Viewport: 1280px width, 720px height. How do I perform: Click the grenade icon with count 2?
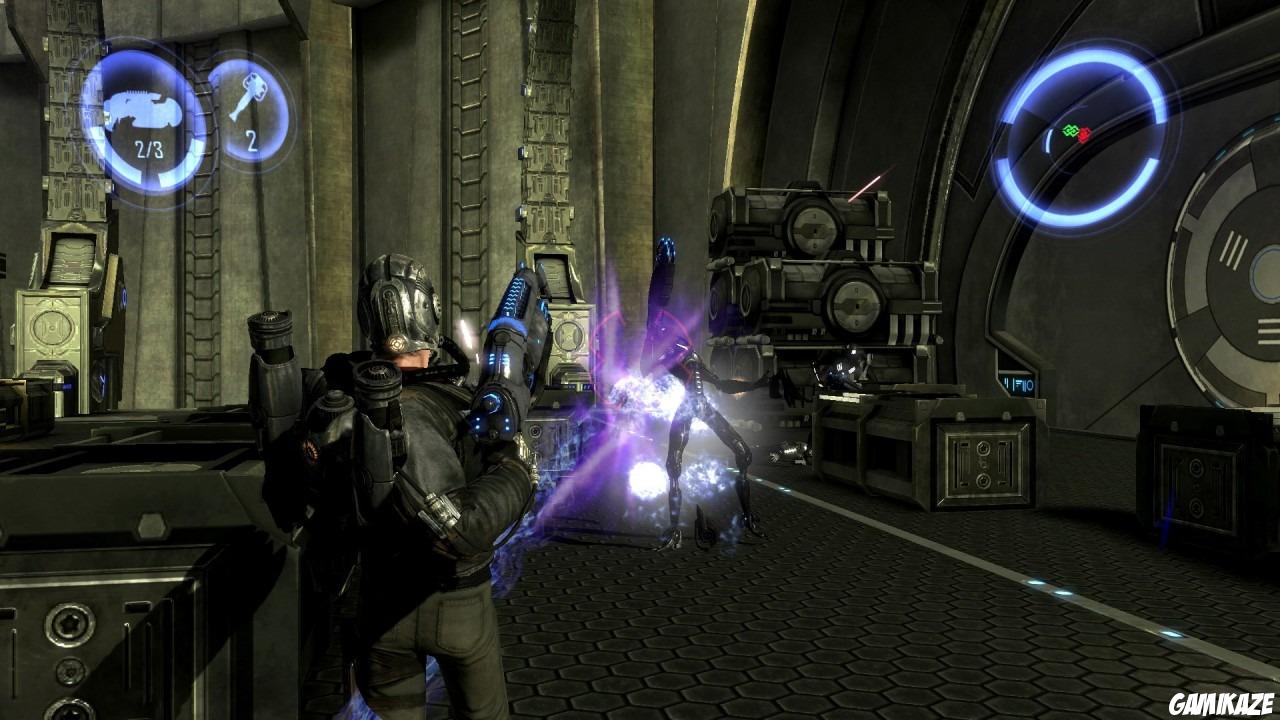pyautogui.click(x=249, y=109)
